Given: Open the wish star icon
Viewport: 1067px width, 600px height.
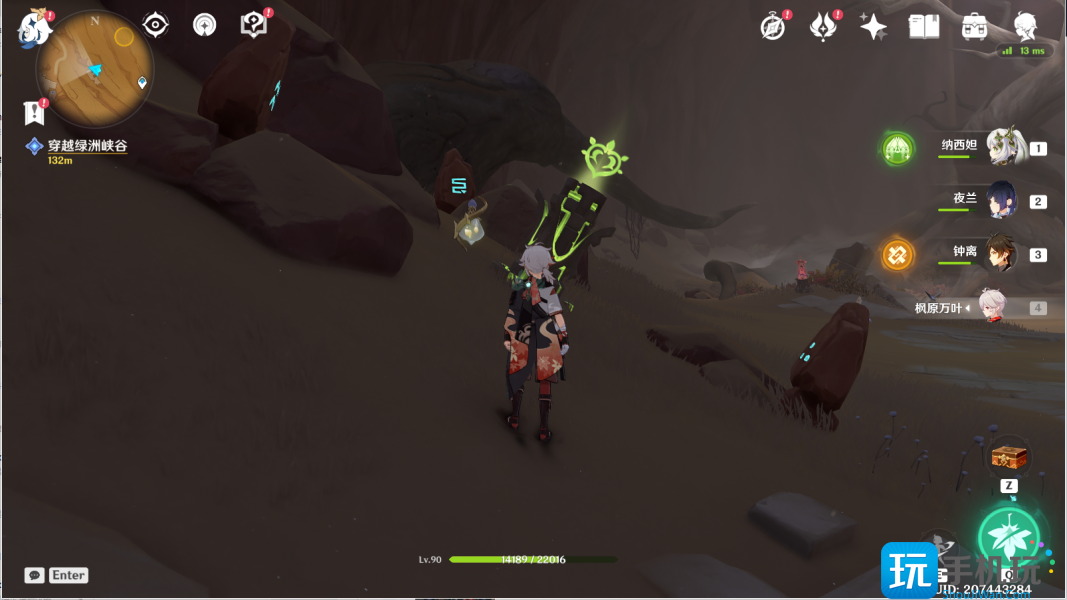Looking at the screenshot, I should (873, 27).
